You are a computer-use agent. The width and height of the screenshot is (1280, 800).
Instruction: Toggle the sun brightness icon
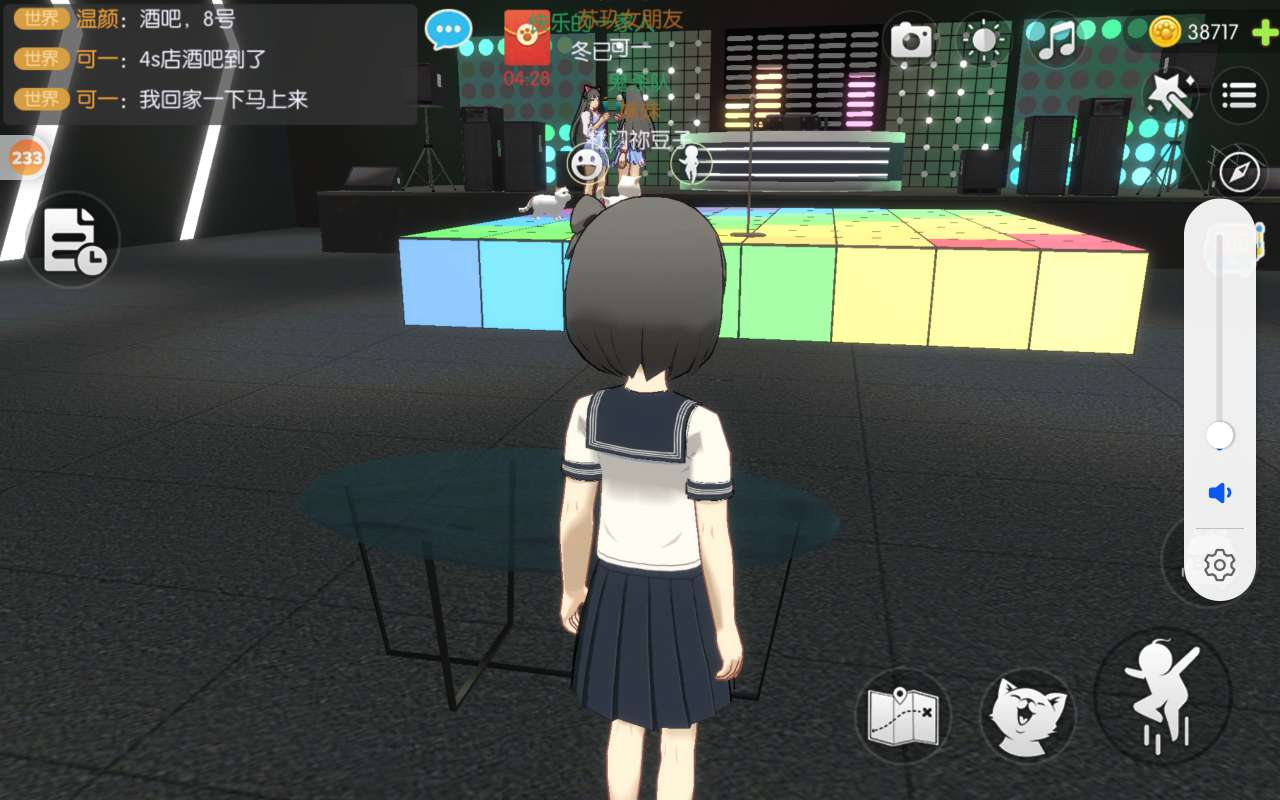tap(984, 40)
